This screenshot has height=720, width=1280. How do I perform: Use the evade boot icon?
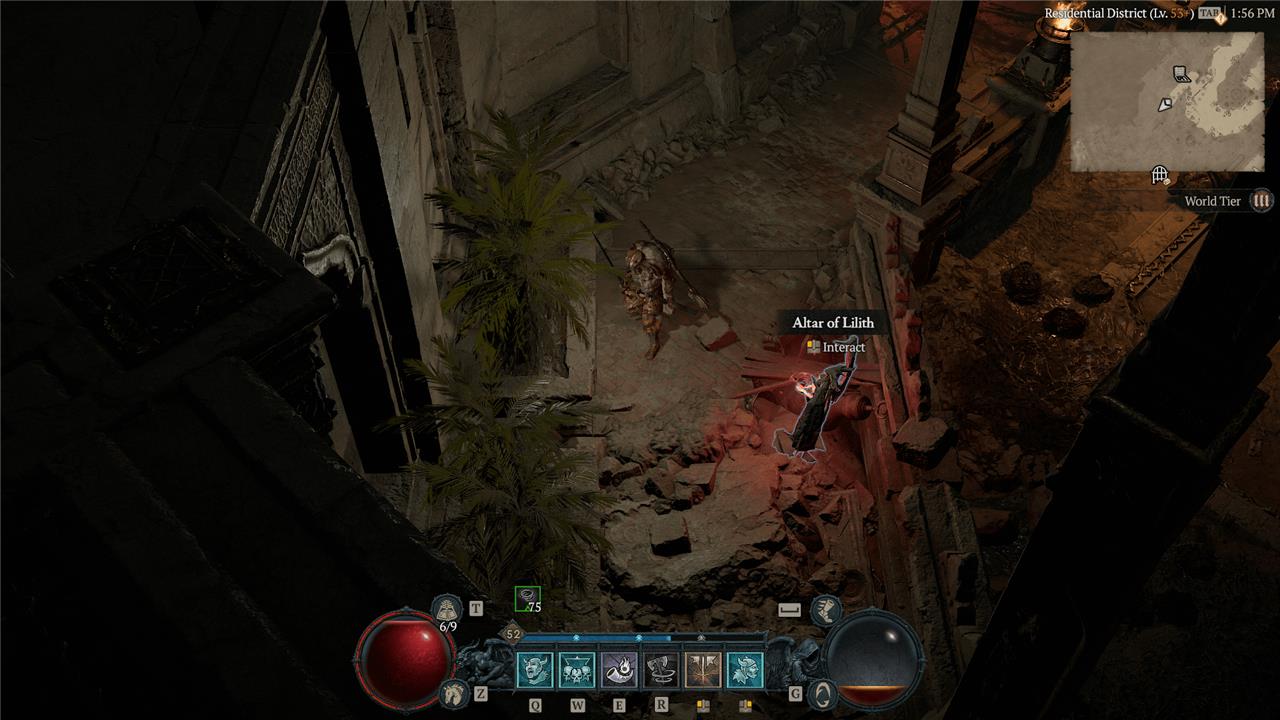(825, 608)
